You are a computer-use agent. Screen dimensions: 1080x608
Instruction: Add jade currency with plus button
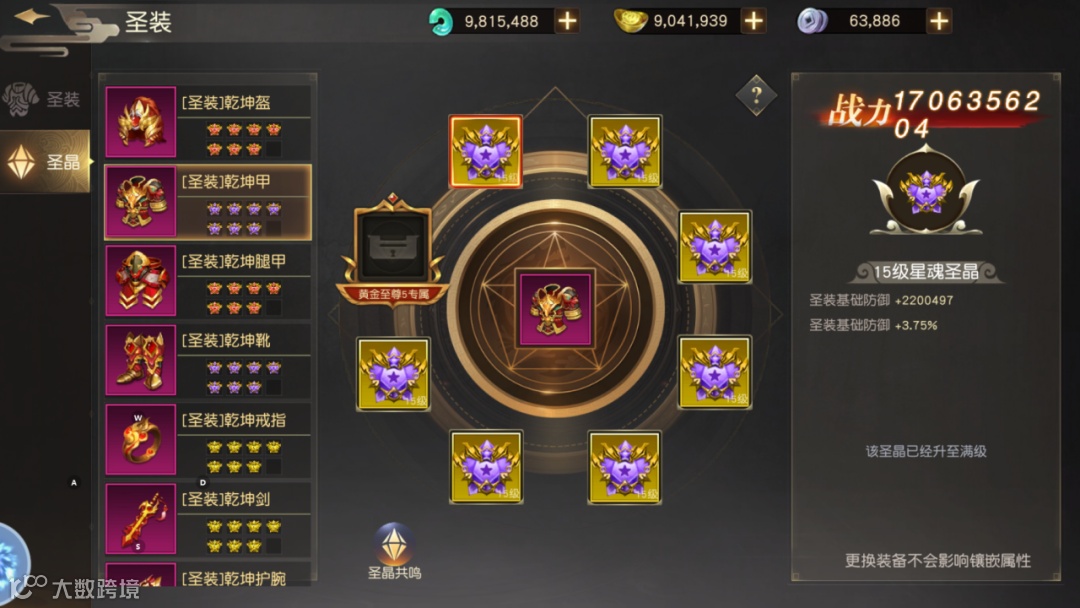(x=567, y=21)
